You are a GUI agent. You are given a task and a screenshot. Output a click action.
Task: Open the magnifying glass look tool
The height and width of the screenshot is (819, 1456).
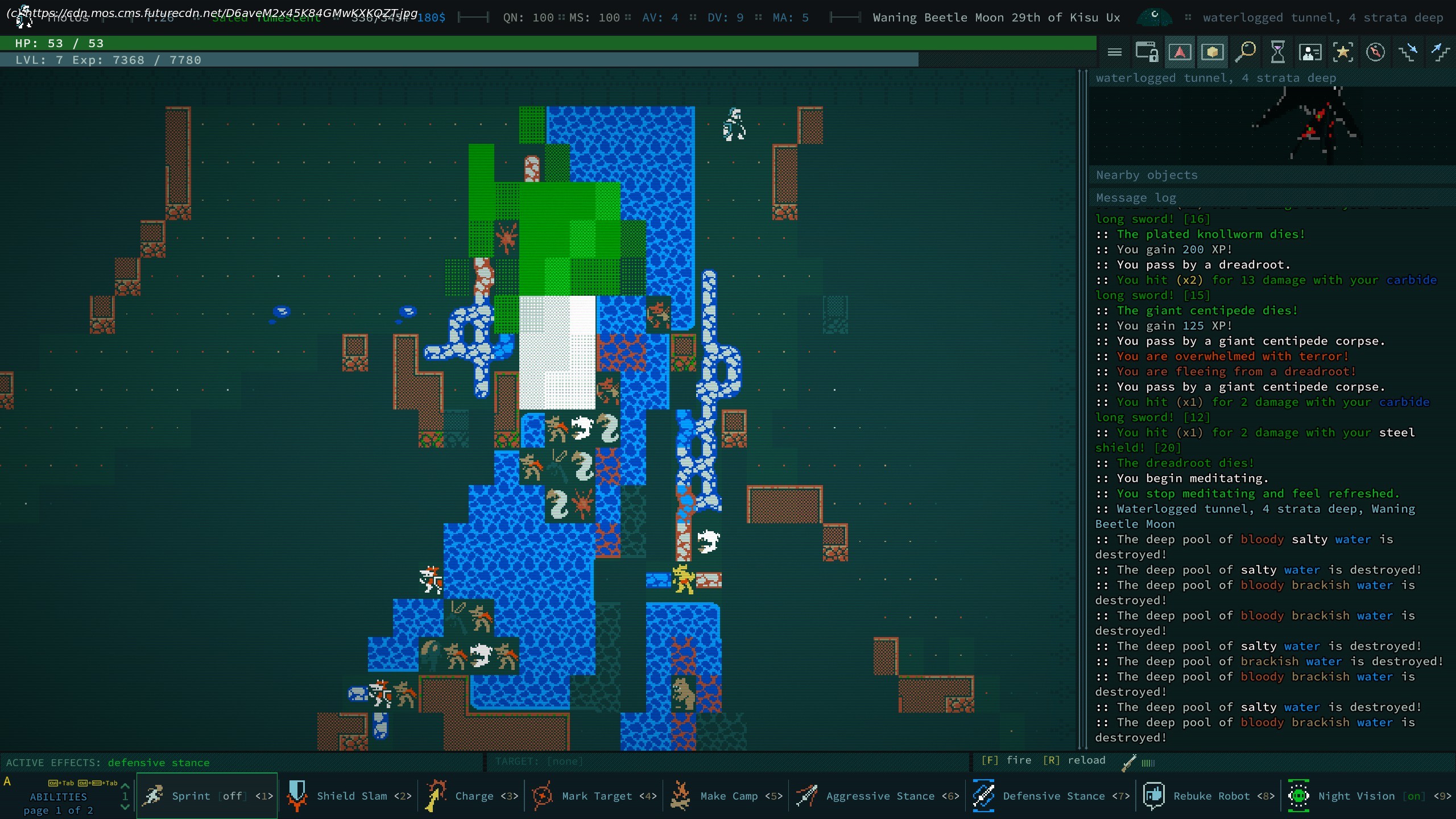click(x=1245, y=52)
